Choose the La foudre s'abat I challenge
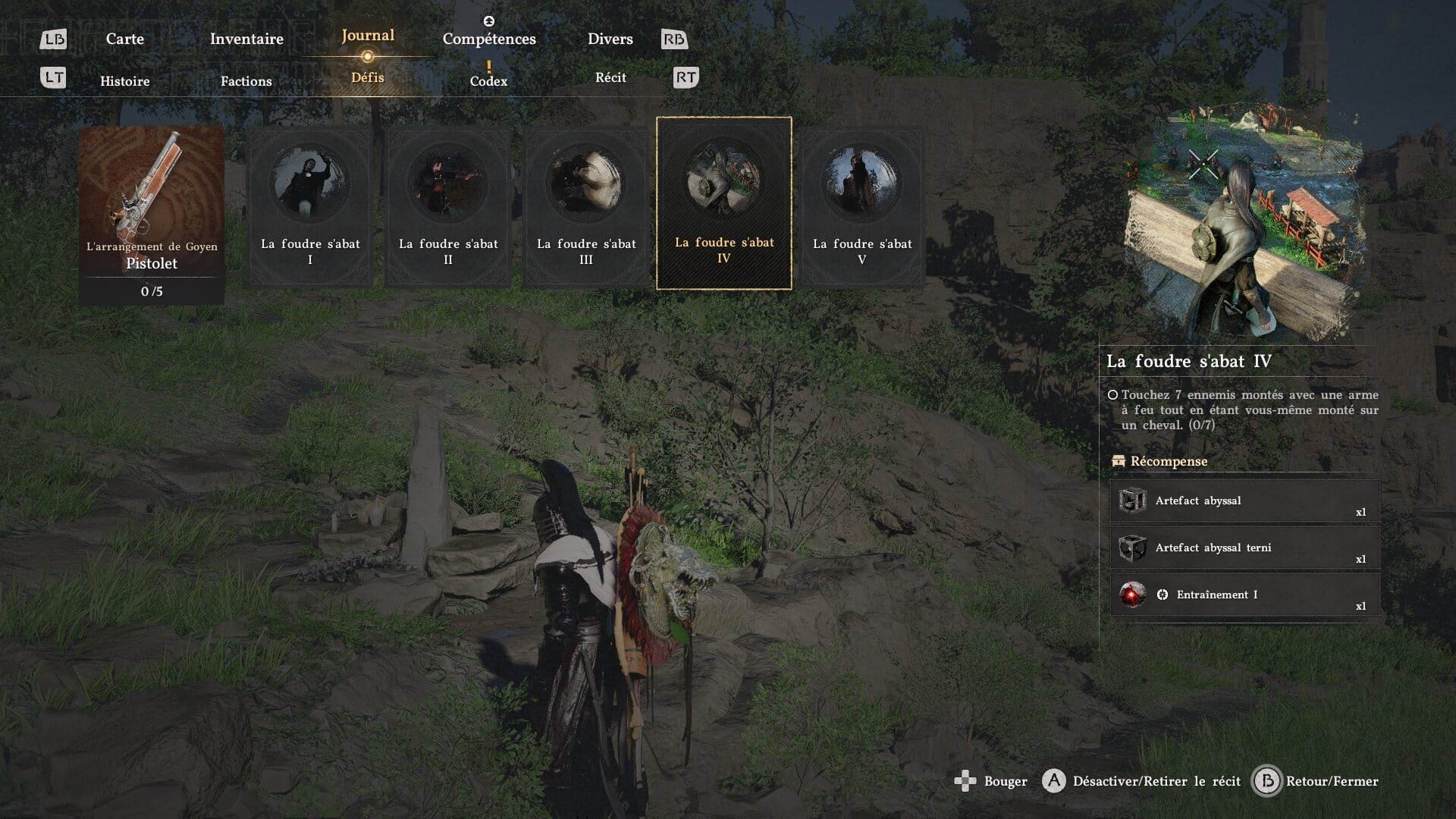 coord(310,206)
